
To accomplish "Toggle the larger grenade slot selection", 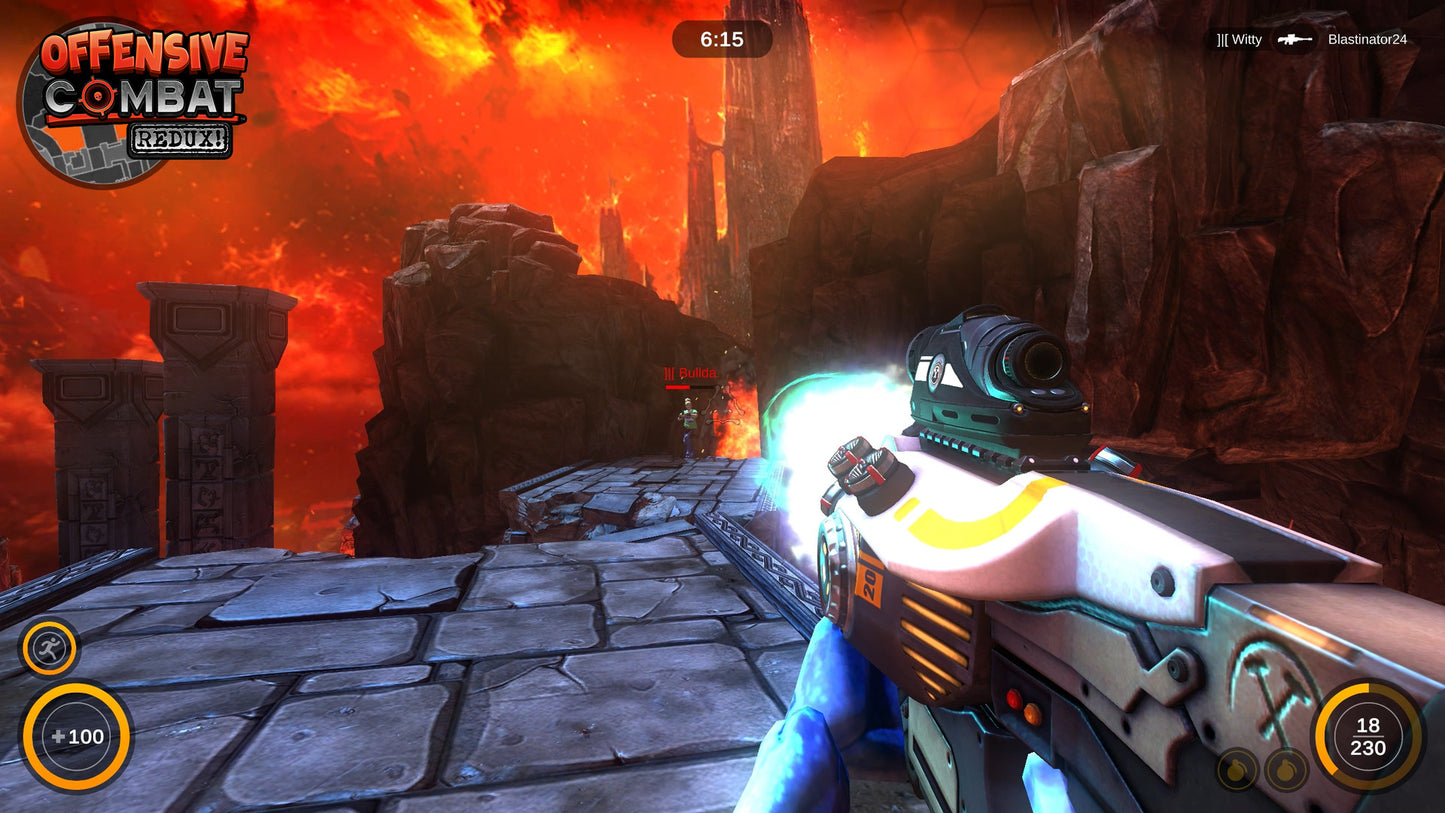I will tap(1285, 769).
